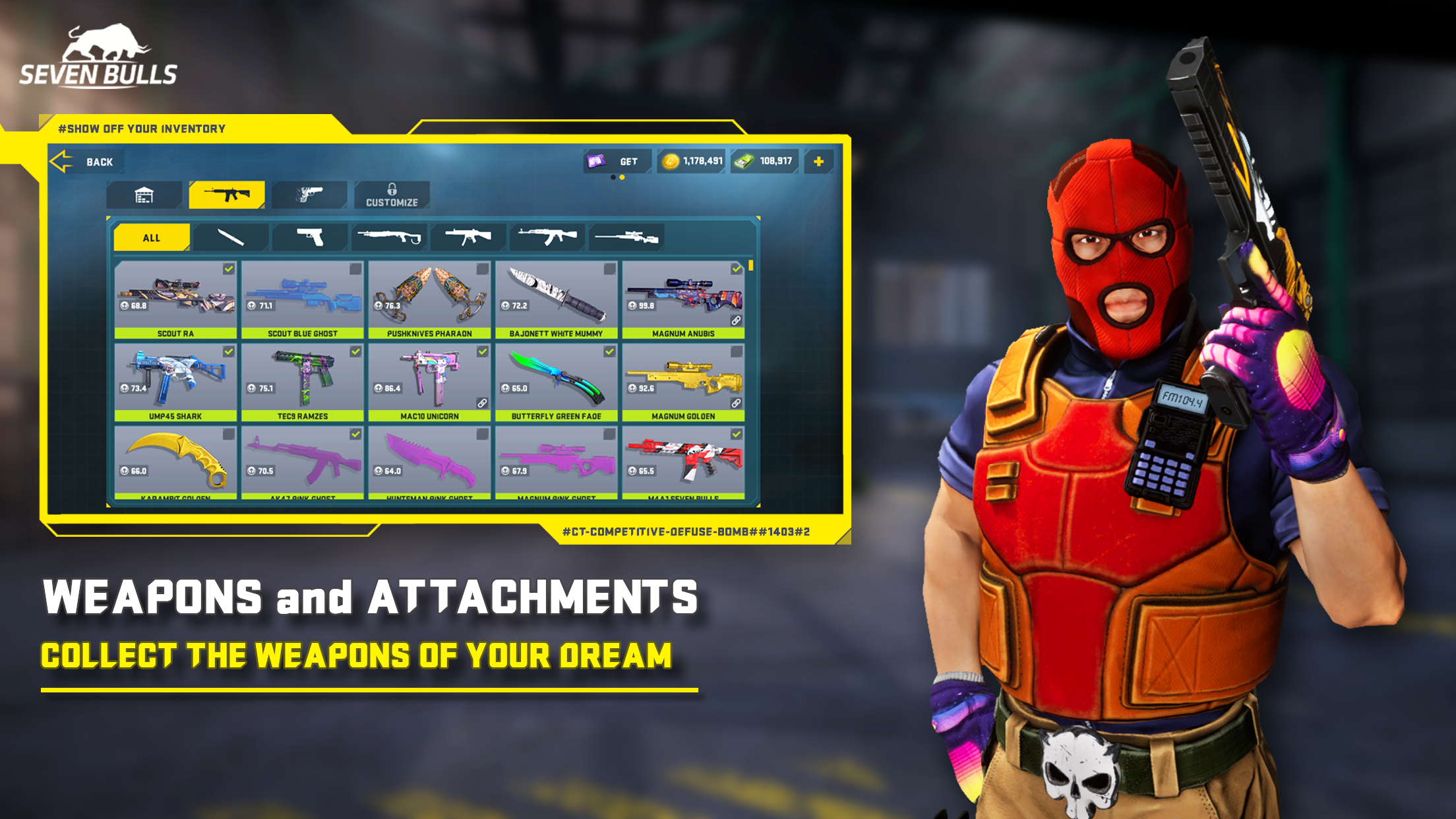Filter weapons by SMG category

[x=470, y=237]
